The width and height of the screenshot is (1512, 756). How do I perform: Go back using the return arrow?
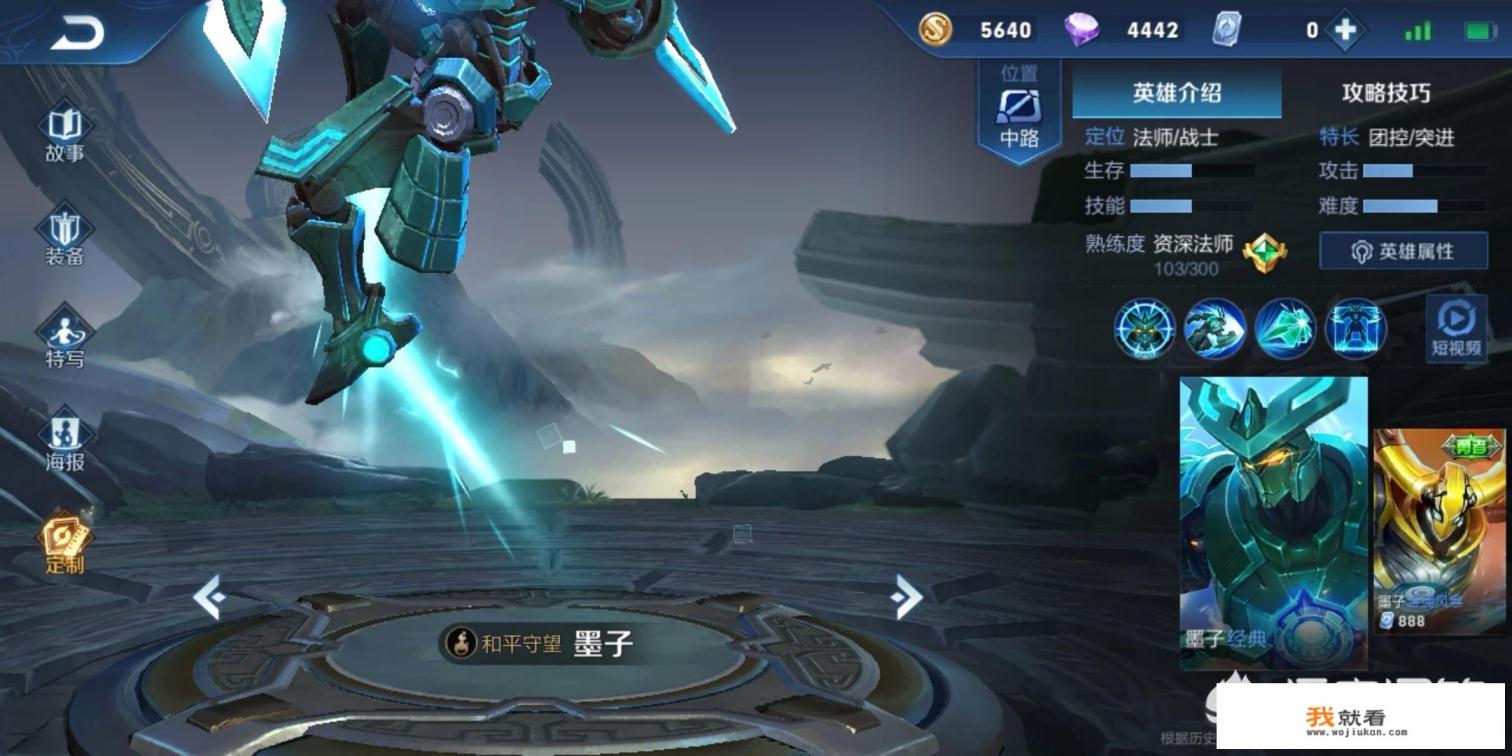point(77,34)
